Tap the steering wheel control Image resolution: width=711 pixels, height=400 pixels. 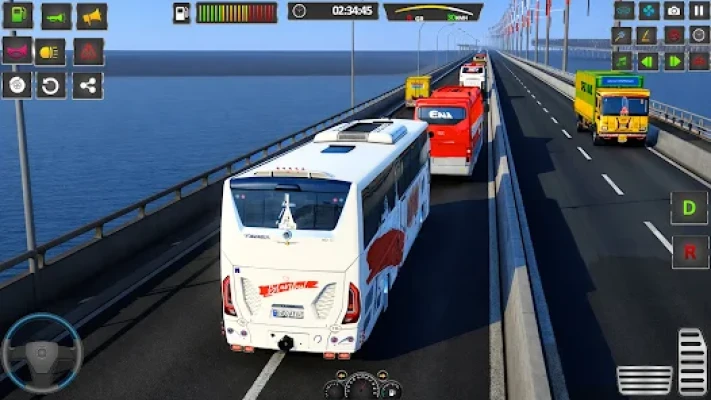click(x=41, y=353)
